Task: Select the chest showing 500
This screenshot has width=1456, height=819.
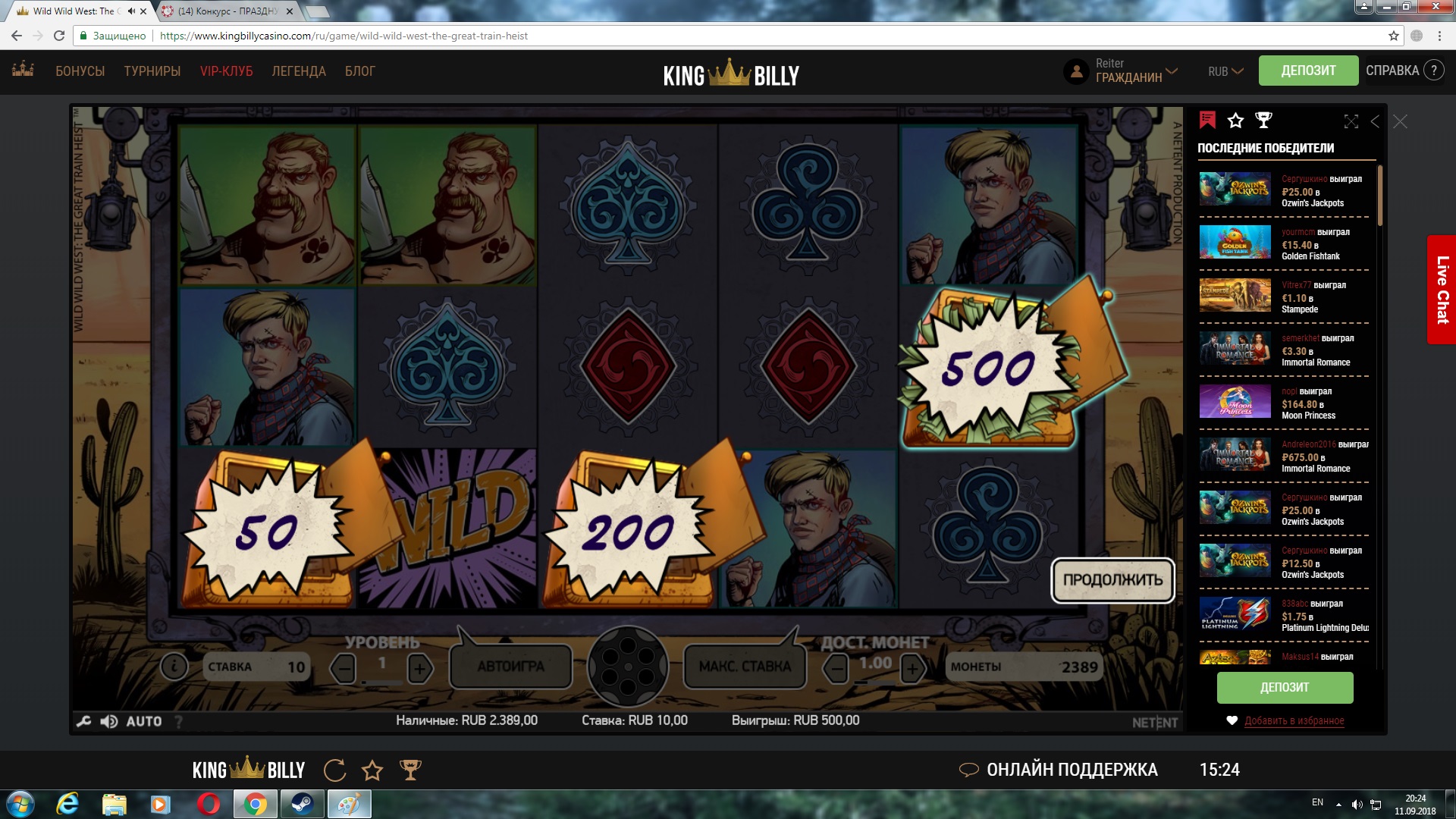Action: pos(988,369)
